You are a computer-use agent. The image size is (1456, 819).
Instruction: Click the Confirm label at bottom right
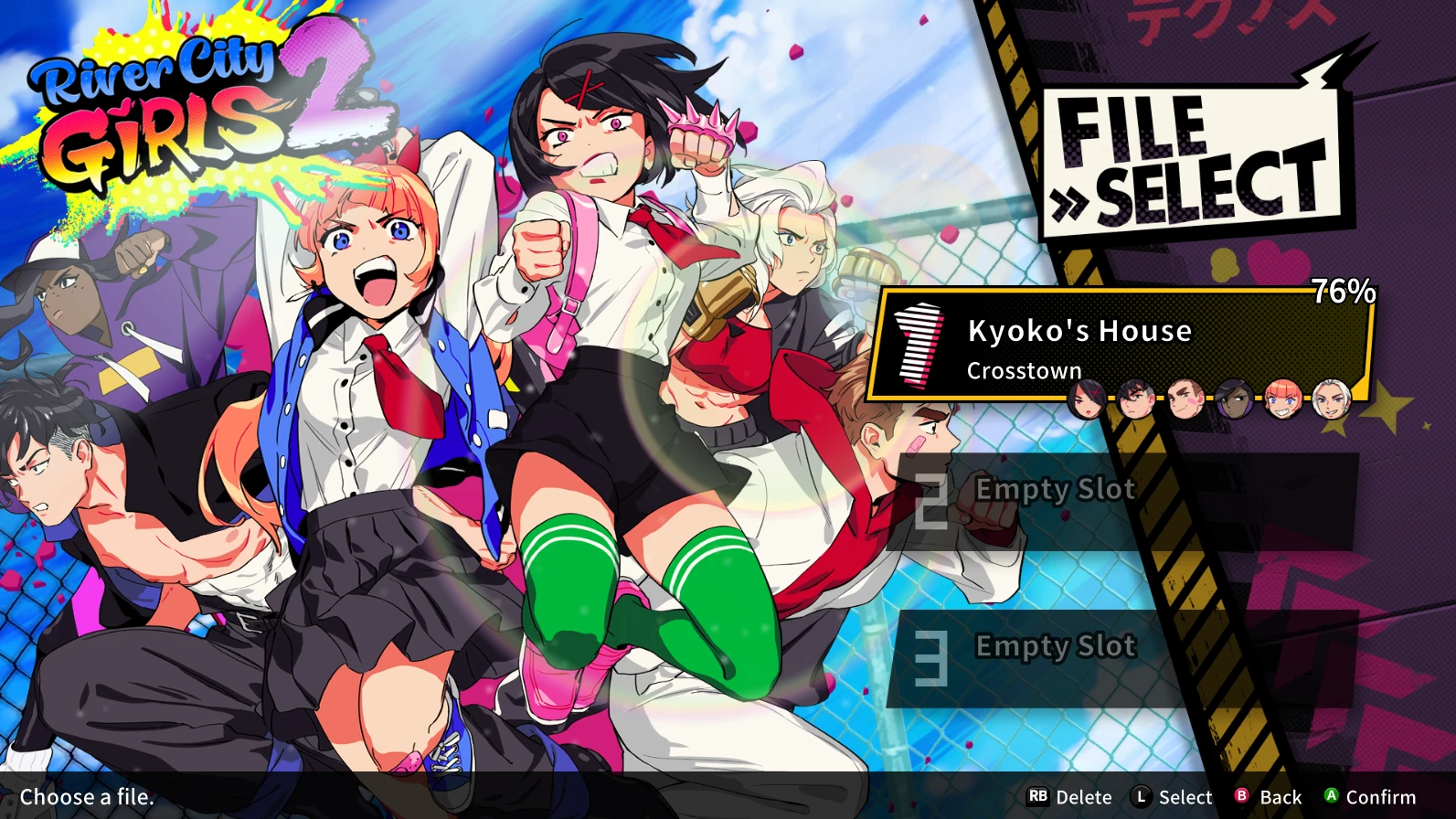(1382, 797)
